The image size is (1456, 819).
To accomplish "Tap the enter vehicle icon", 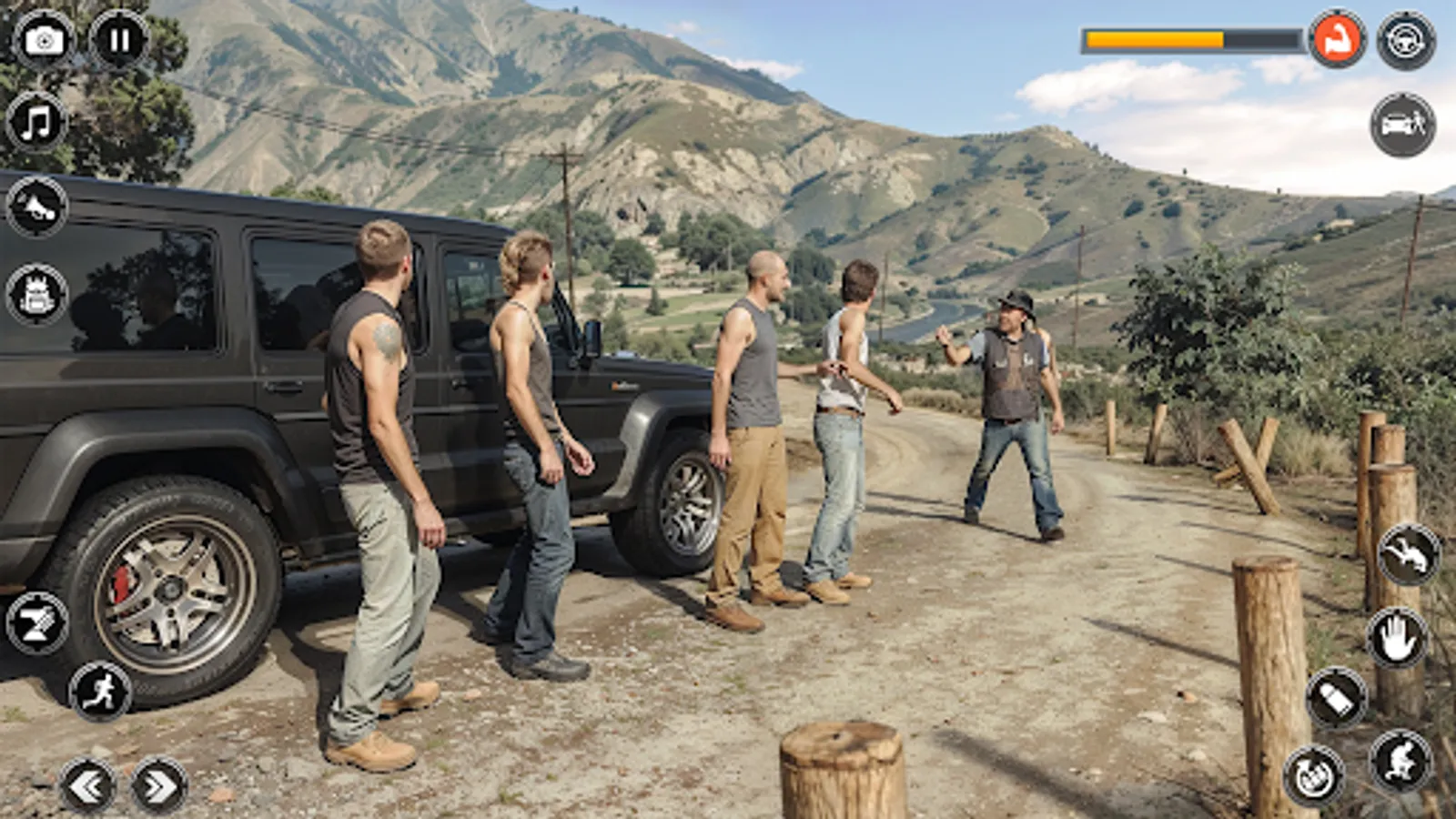I will point(1406,127).
